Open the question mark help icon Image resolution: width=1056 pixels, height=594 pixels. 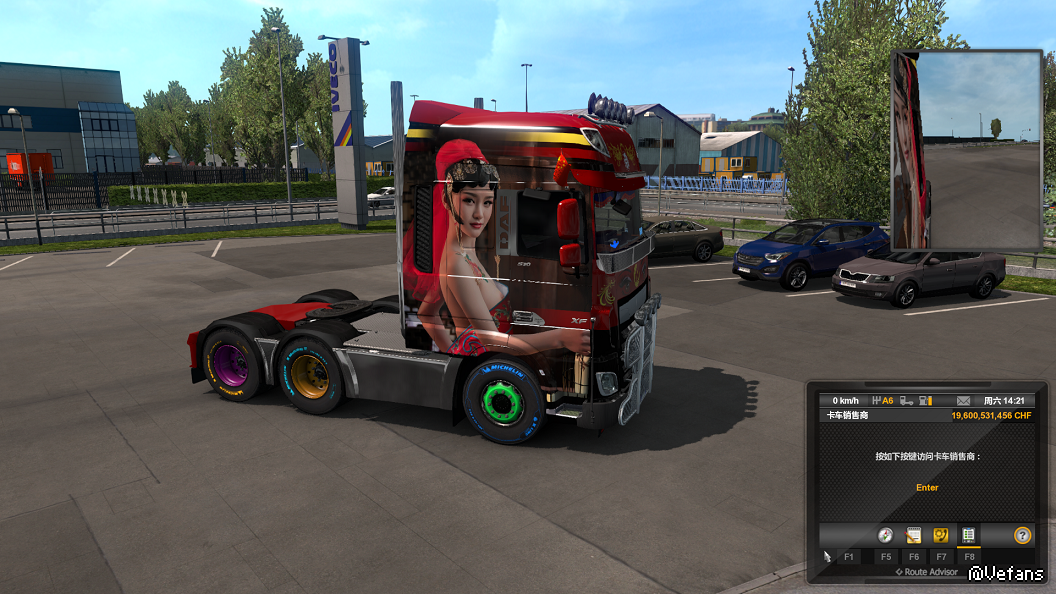1022,535
